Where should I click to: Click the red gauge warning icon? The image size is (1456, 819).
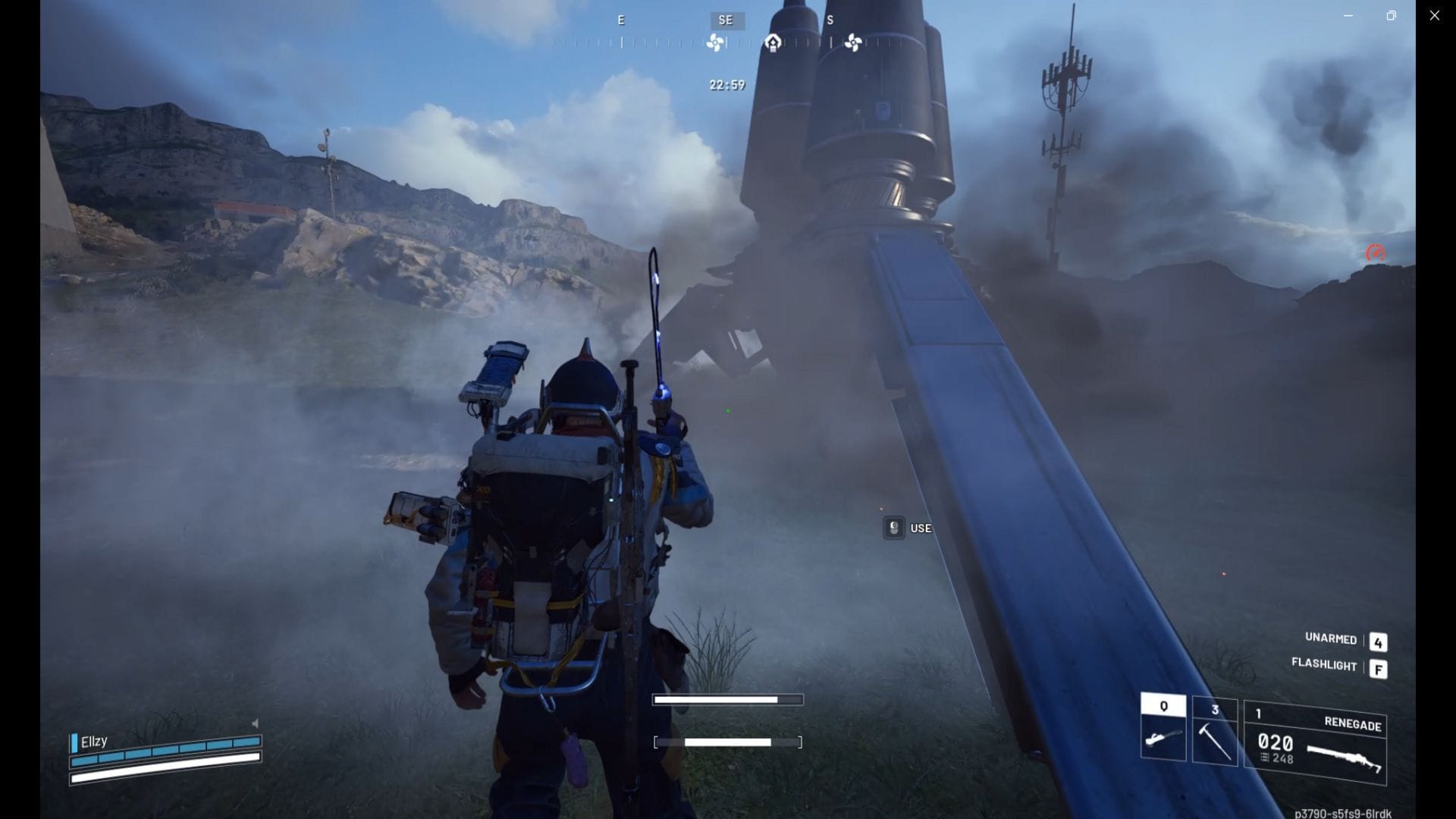[1375, 253]
